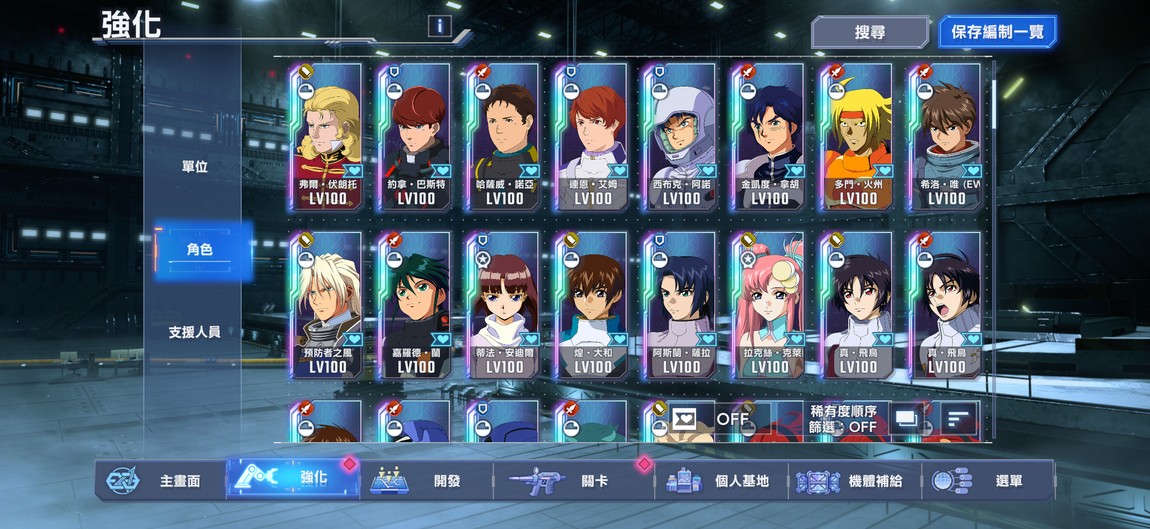The width and height of the screenshot is (1150, 529).
Task: Select the 角色 characters tab
Action: click(x=199, y=249)
